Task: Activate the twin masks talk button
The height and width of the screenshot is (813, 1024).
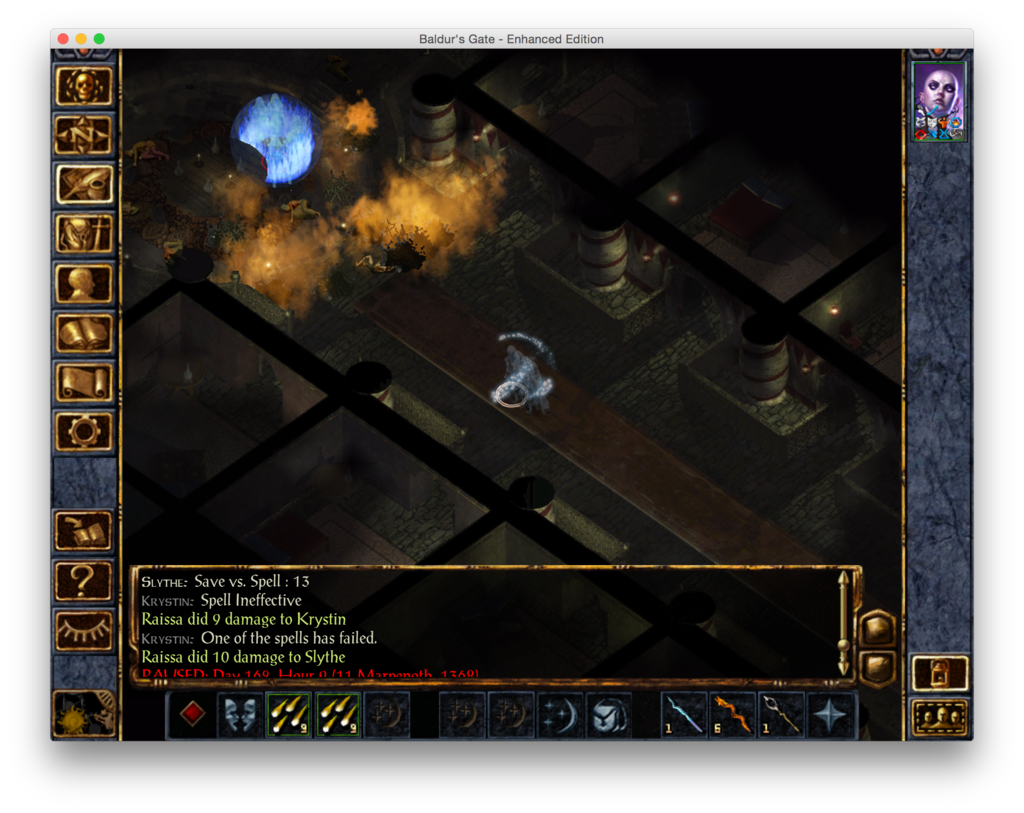Action: click(x=240, y=715)
